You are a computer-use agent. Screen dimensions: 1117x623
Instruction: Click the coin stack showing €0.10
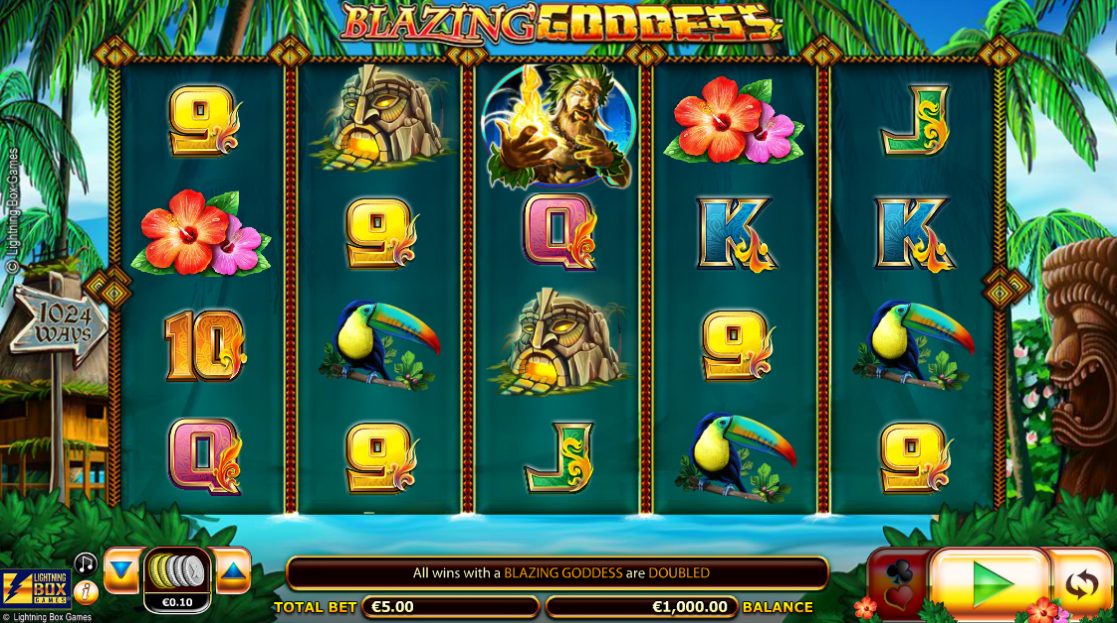point(177,579)
